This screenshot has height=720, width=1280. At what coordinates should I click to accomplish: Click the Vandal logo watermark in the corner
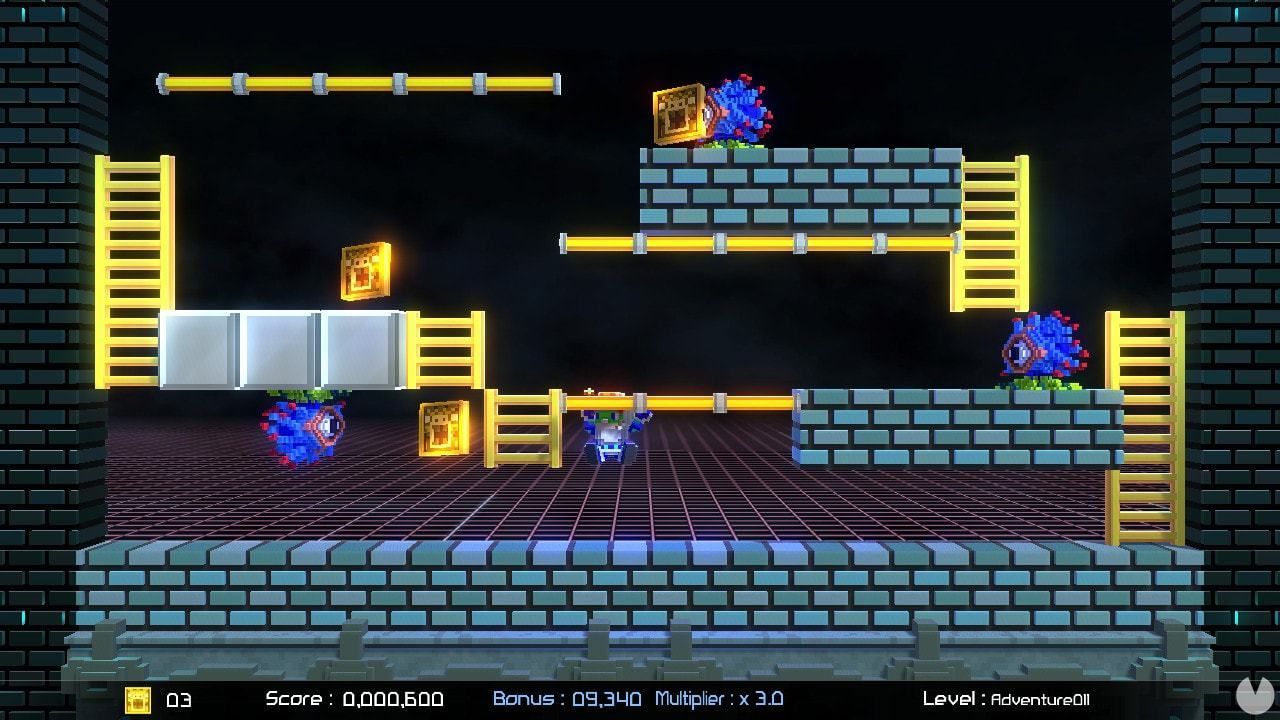tap(1257, 697)
